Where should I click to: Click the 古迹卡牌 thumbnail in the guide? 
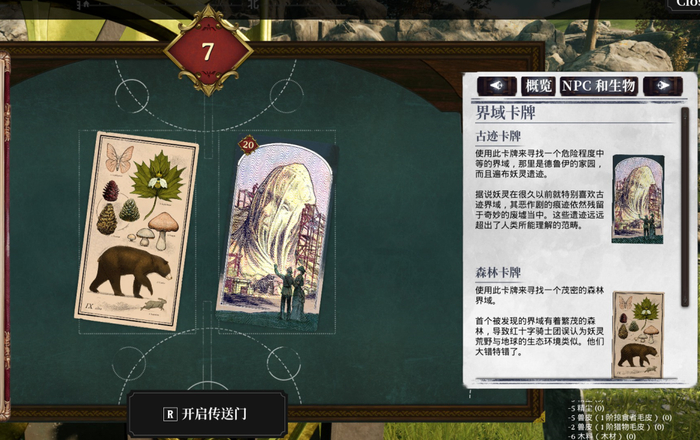click(x=637, y=198)
